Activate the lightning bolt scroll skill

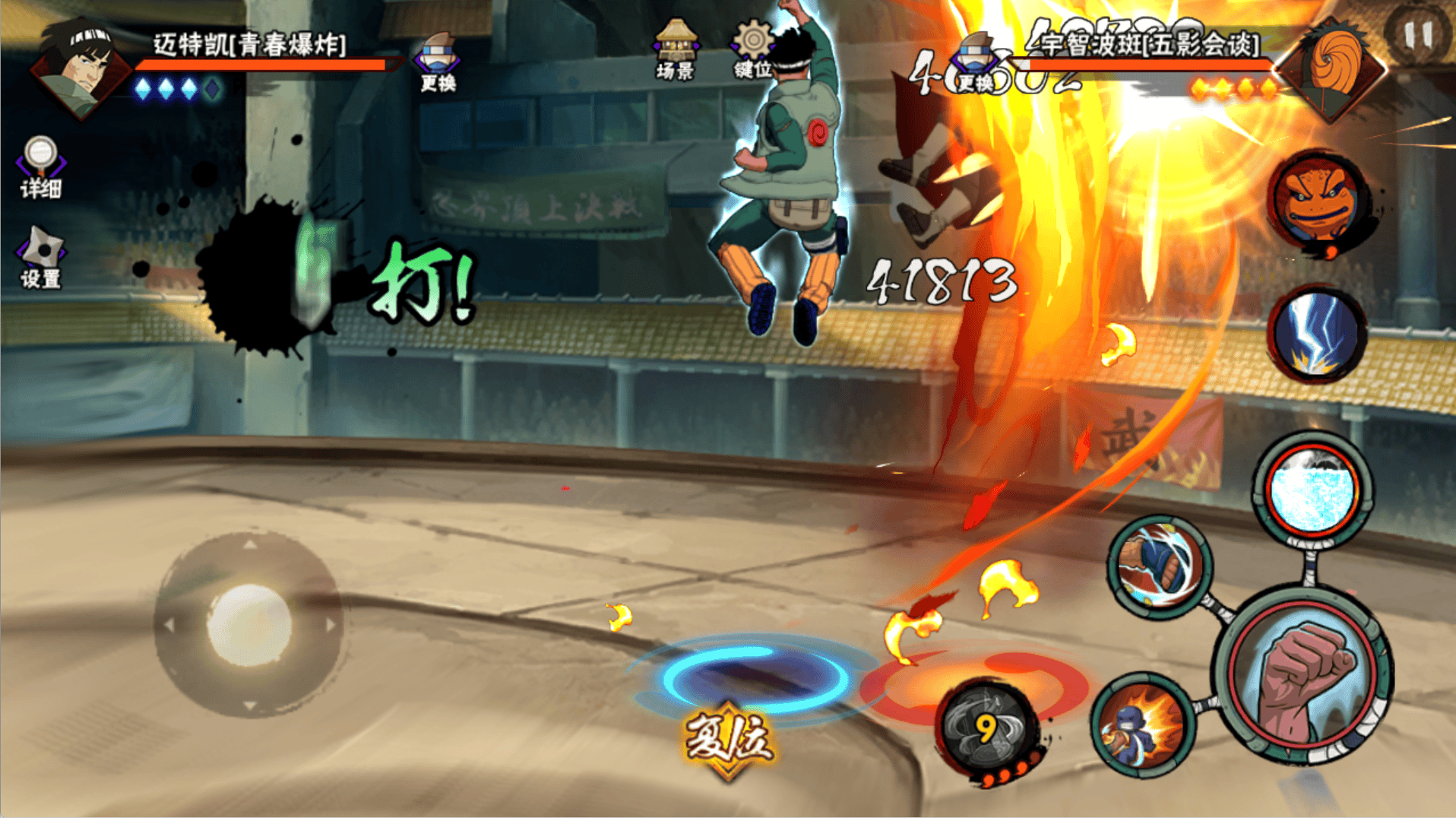pos(1318,334)
